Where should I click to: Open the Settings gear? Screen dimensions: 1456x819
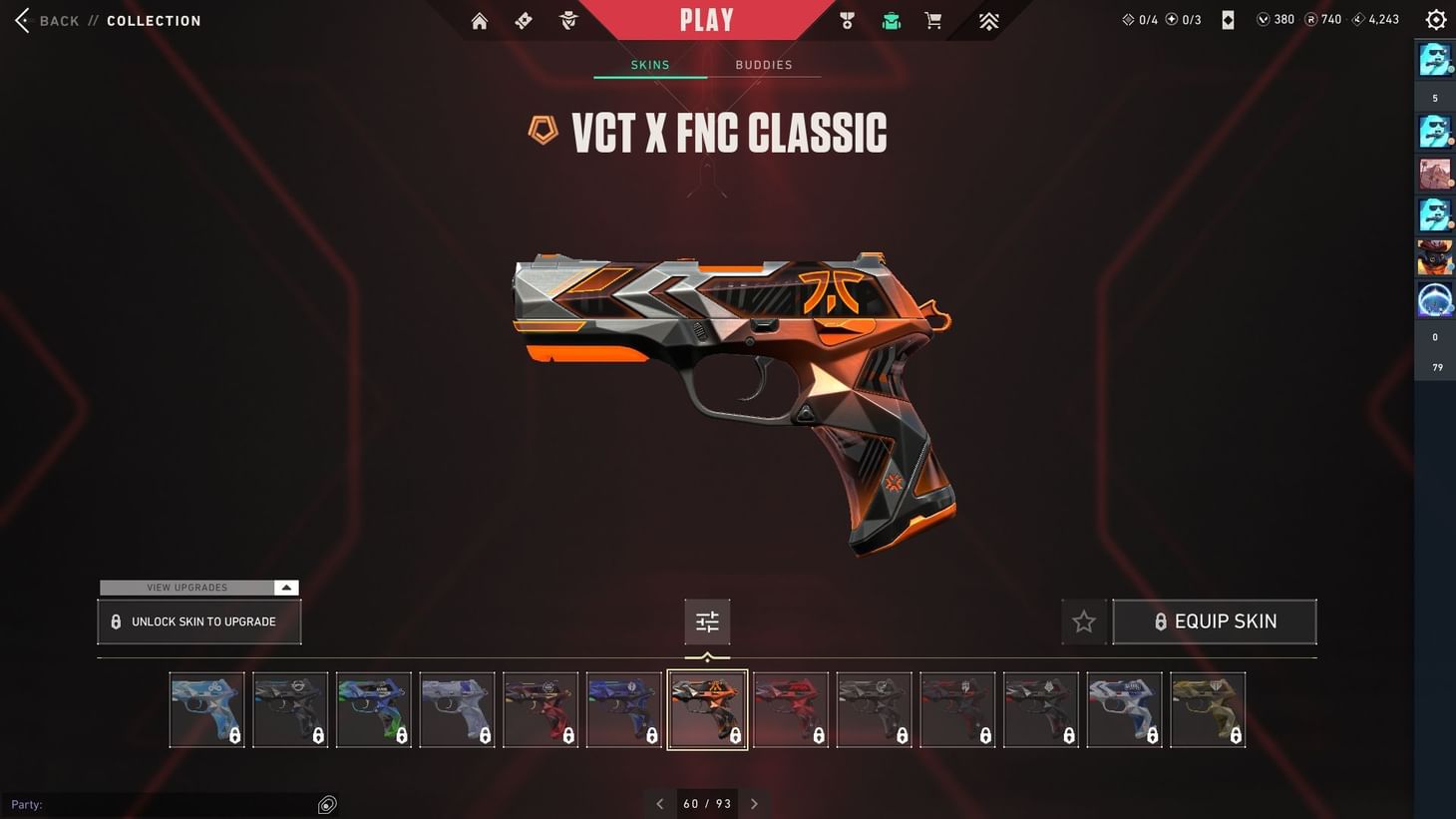[x=1435, y=19]
